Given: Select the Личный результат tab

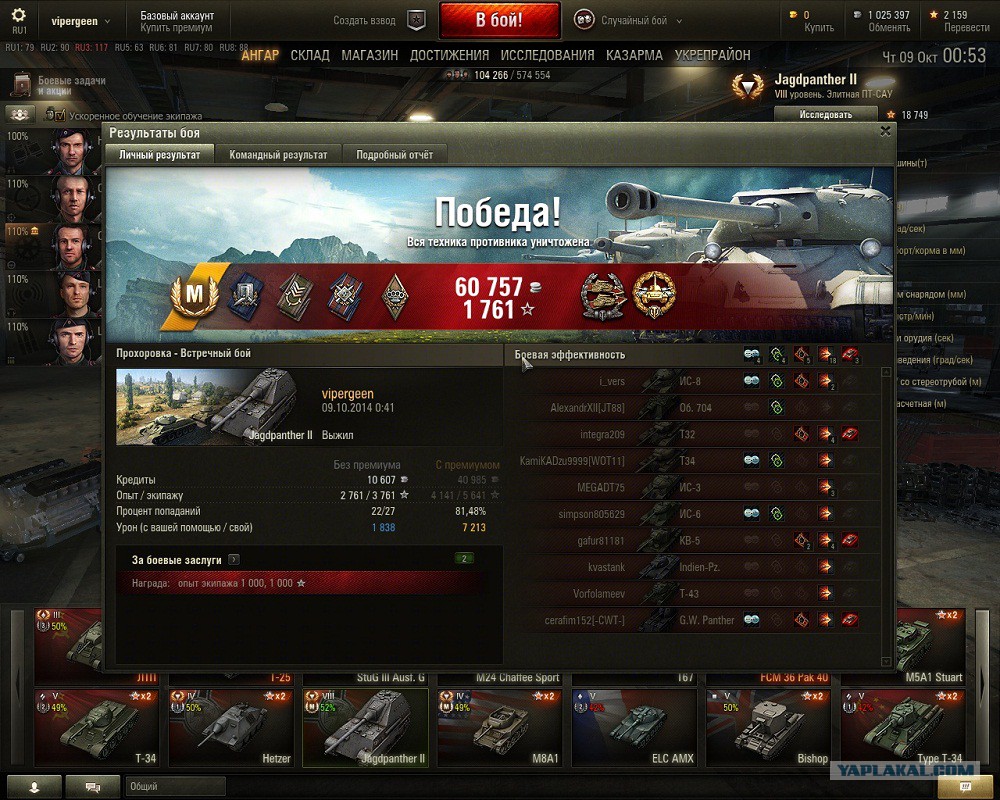Looking at the screenshot, I should [x=160, y=155].
